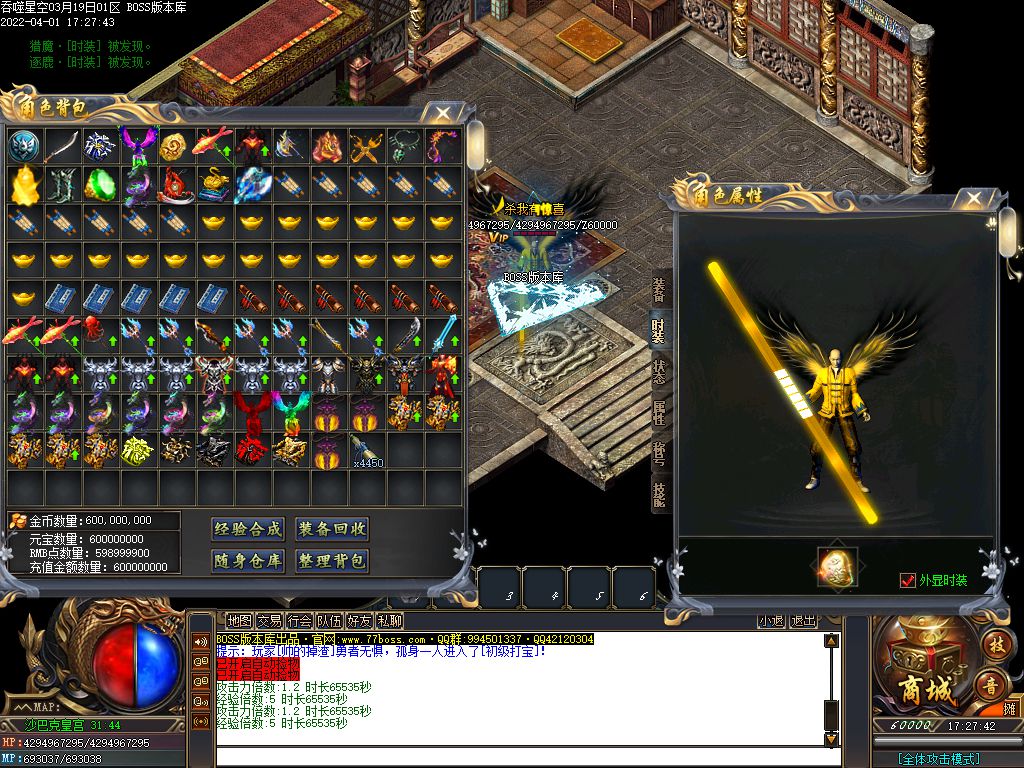Select the green gemstone in the bag
This screenshot has height=768, width=1024.
pos(100,184)
